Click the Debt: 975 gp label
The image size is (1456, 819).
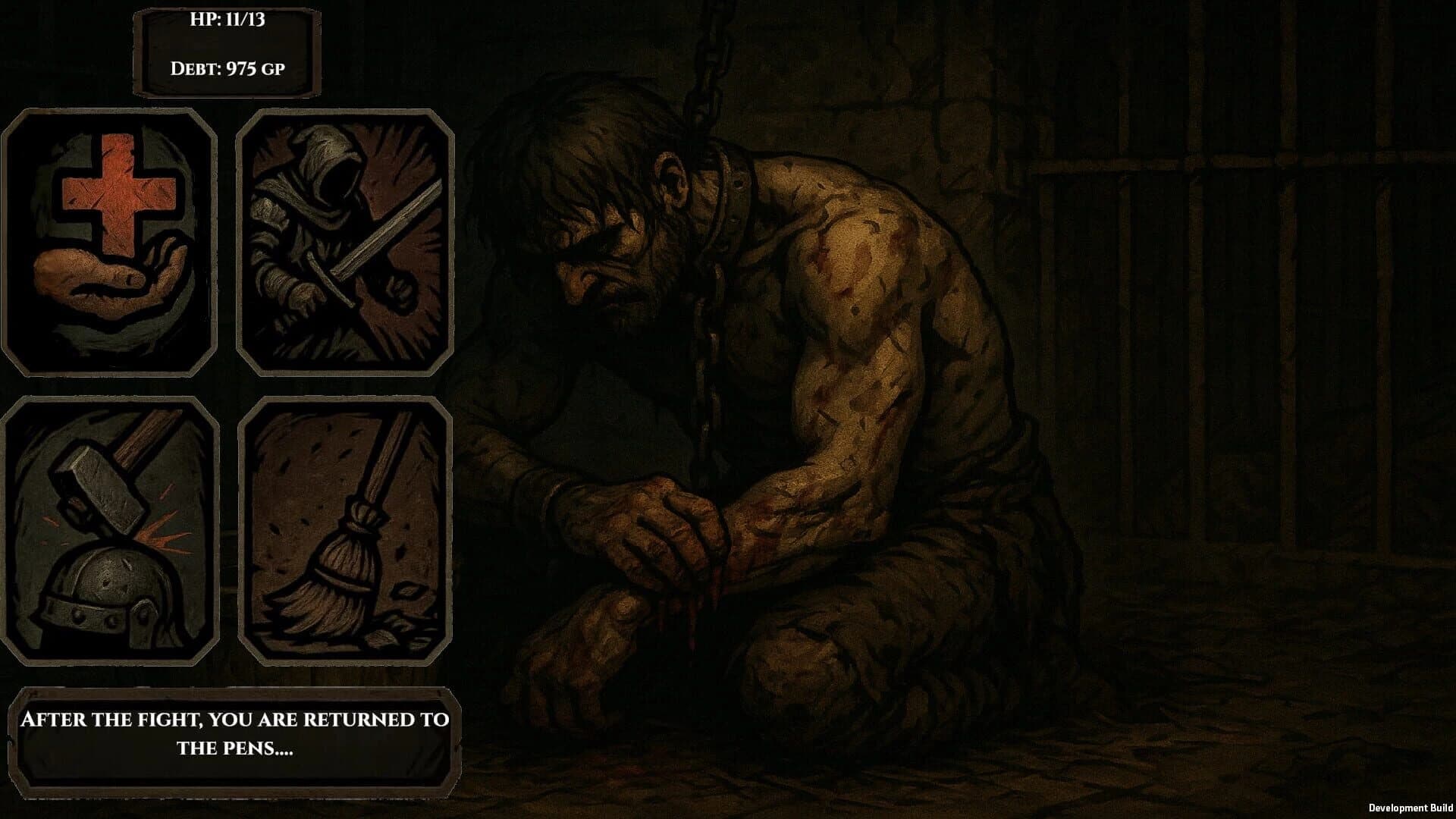(x=227, y=68)
